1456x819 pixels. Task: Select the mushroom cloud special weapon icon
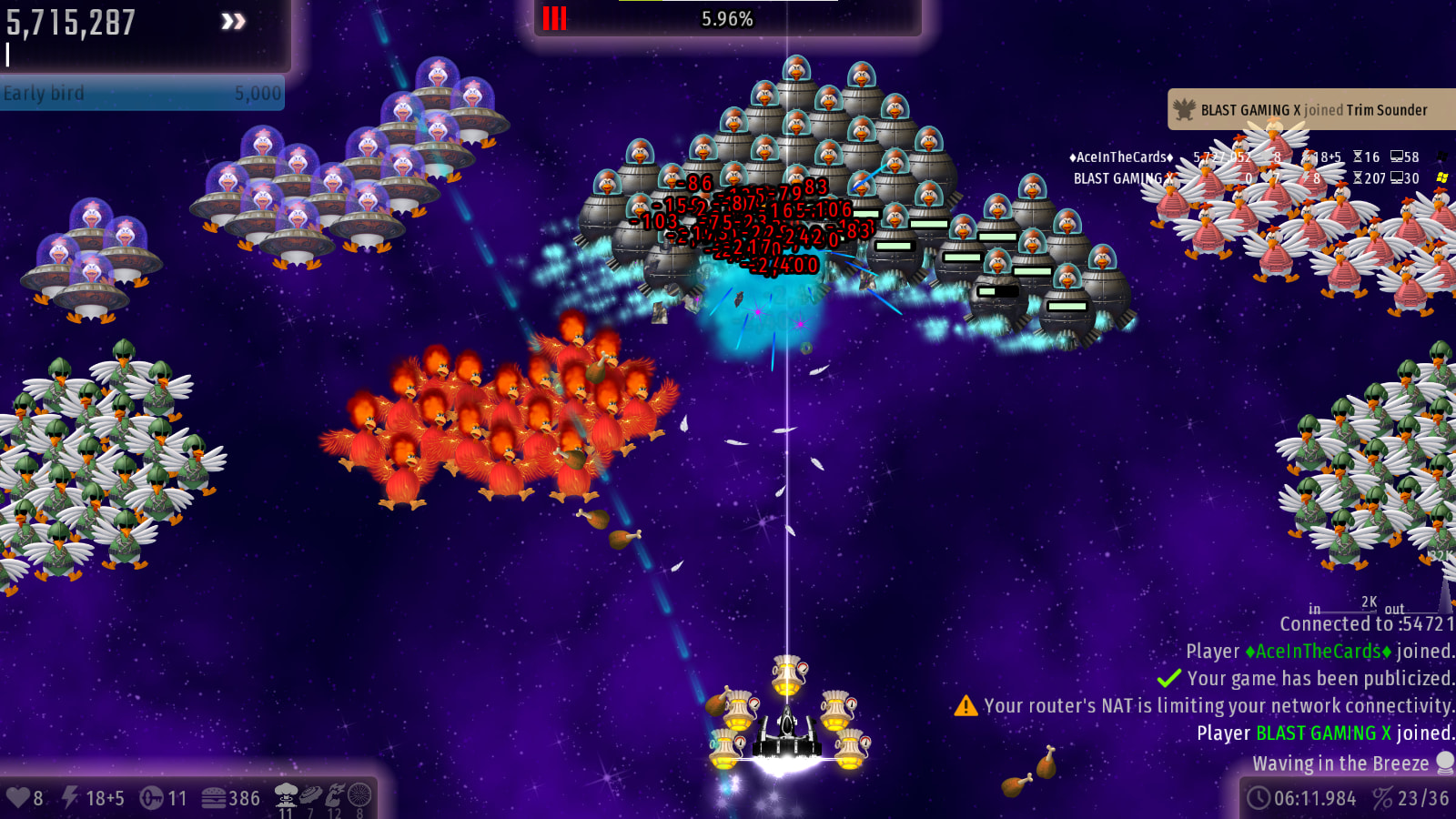286,794
